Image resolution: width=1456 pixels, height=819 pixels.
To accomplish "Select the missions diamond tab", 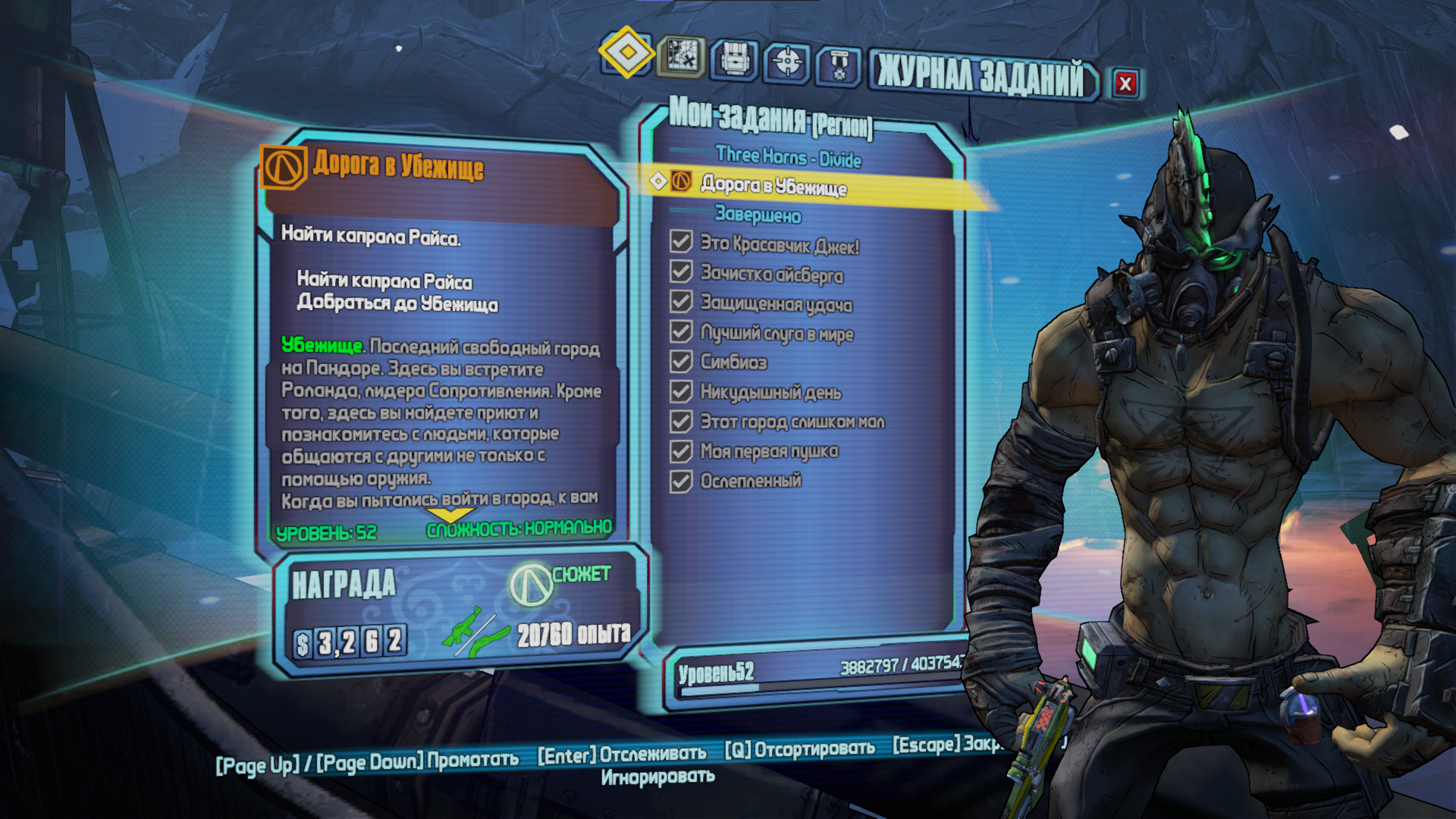I will coord(626,52).
